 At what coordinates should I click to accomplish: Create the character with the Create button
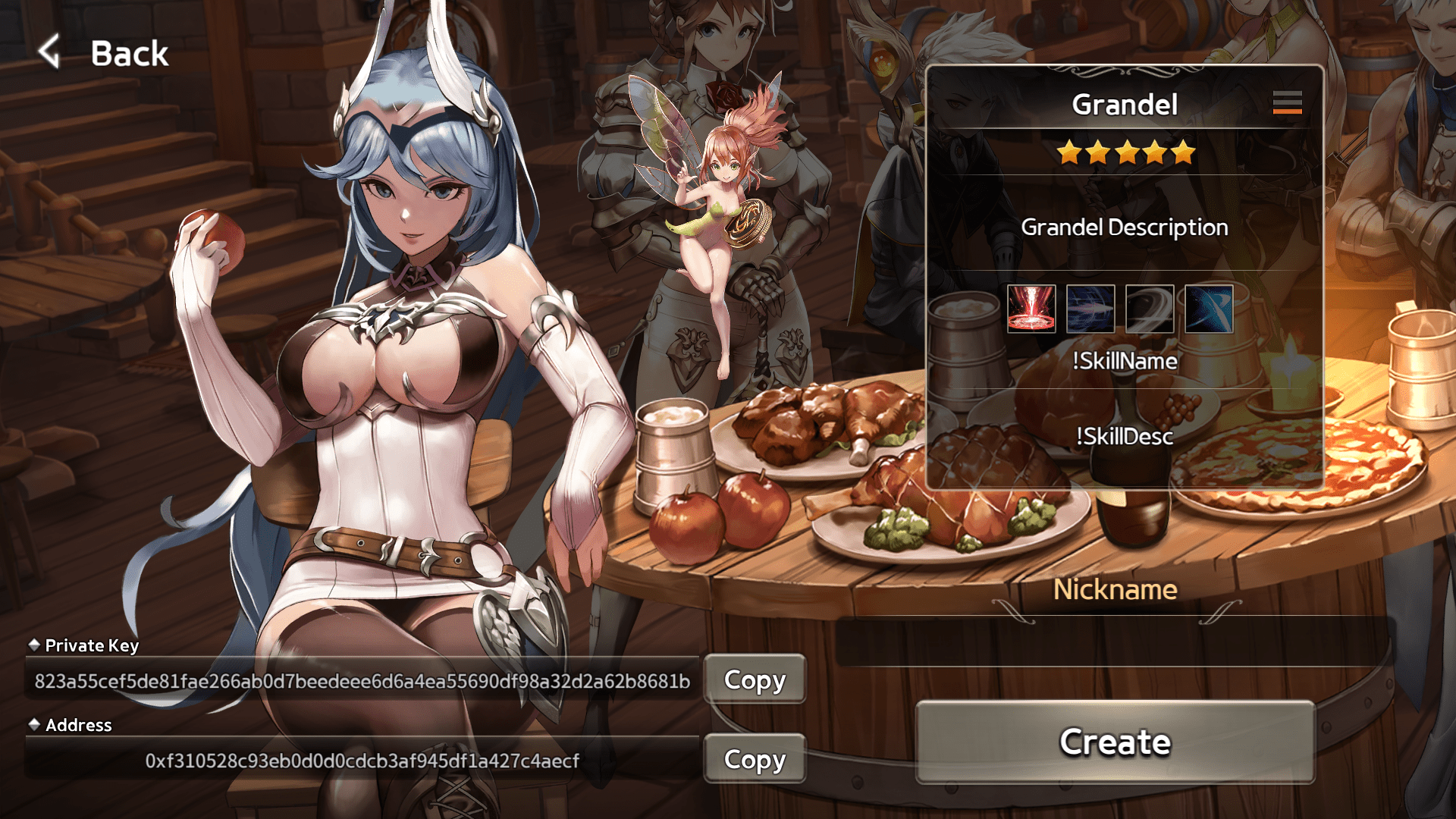(x=1115, y=742)
